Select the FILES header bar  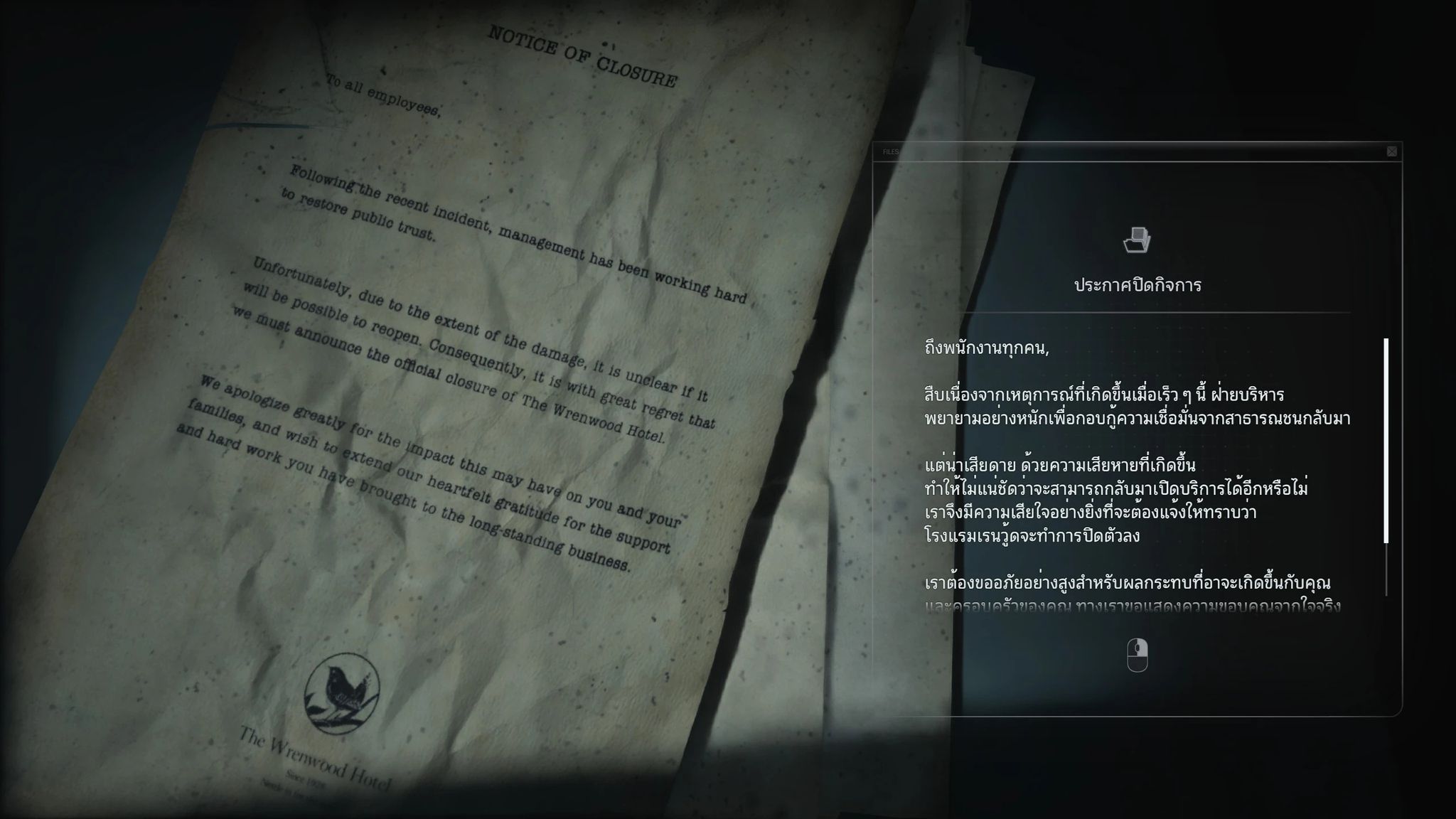pyautogui.click(x=1137, y=151)
